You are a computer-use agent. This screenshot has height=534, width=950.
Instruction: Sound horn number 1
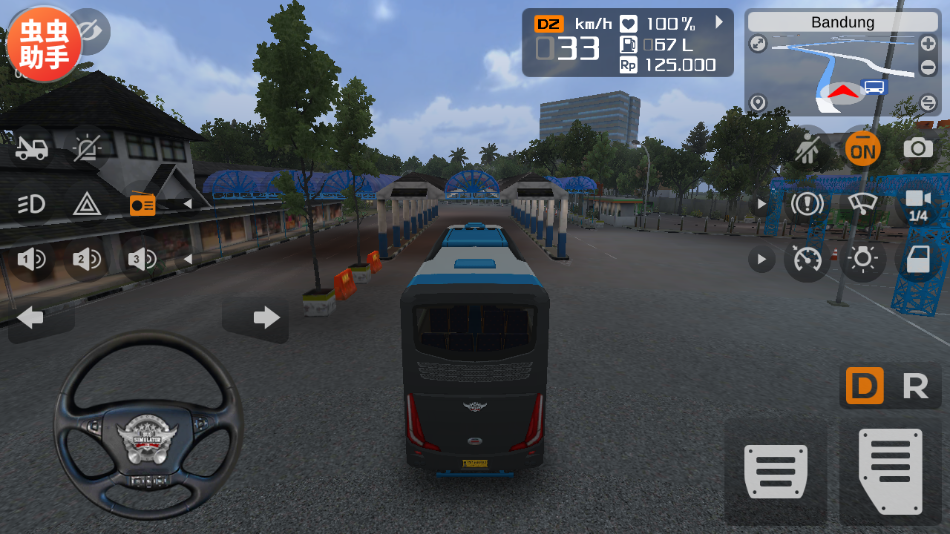point(32,260)
